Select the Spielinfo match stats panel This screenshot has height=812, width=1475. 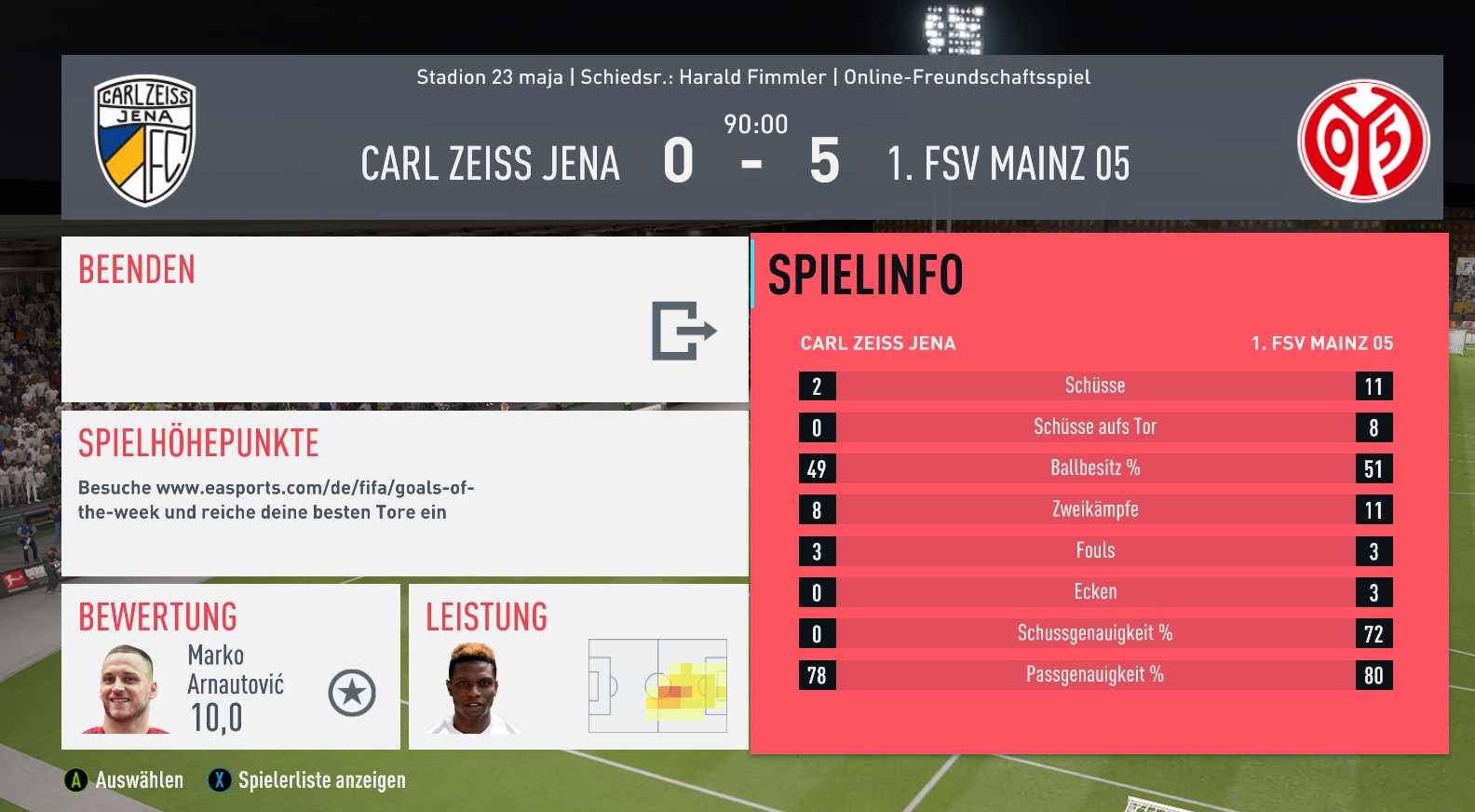click(1099, 494)
